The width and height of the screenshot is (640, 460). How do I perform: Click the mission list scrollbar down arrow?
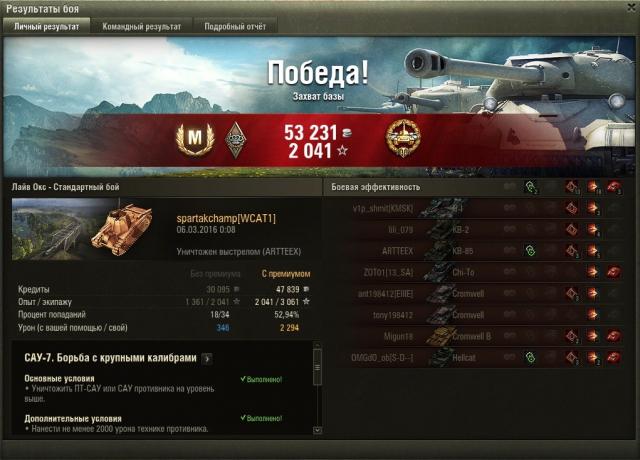[317, 430]
